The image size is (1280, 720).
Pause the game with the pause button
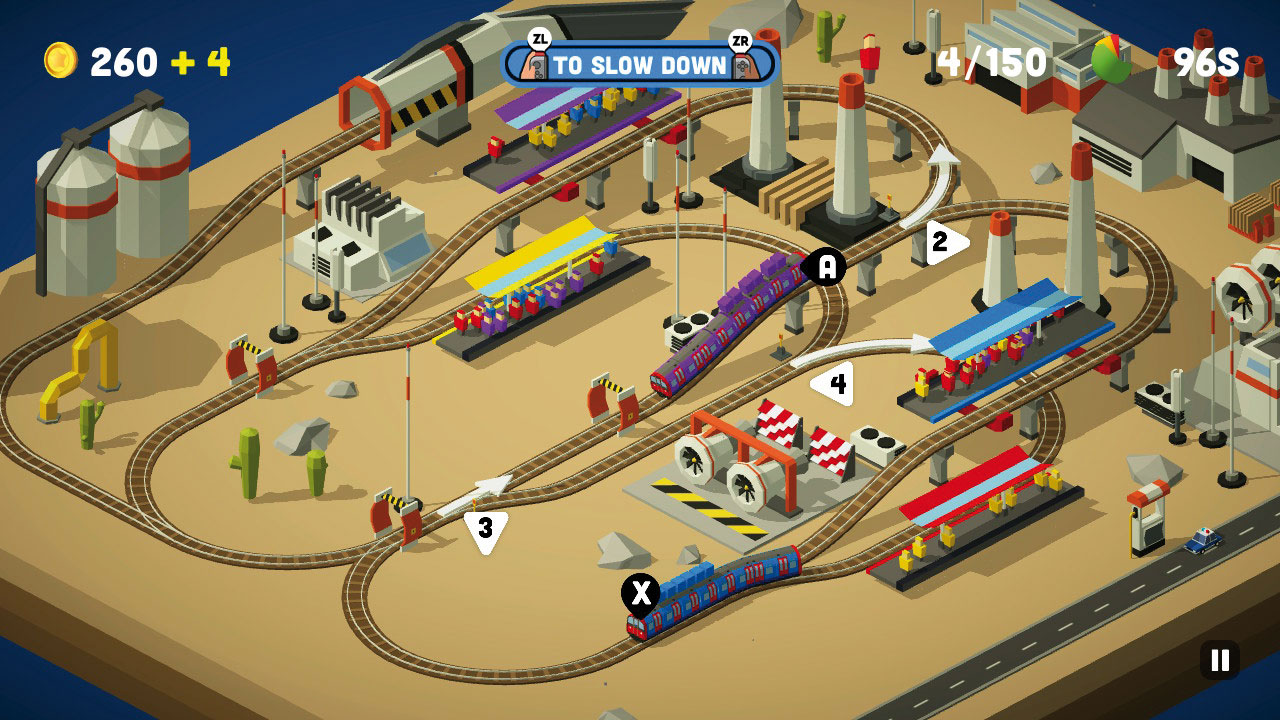click(1220, 660)
